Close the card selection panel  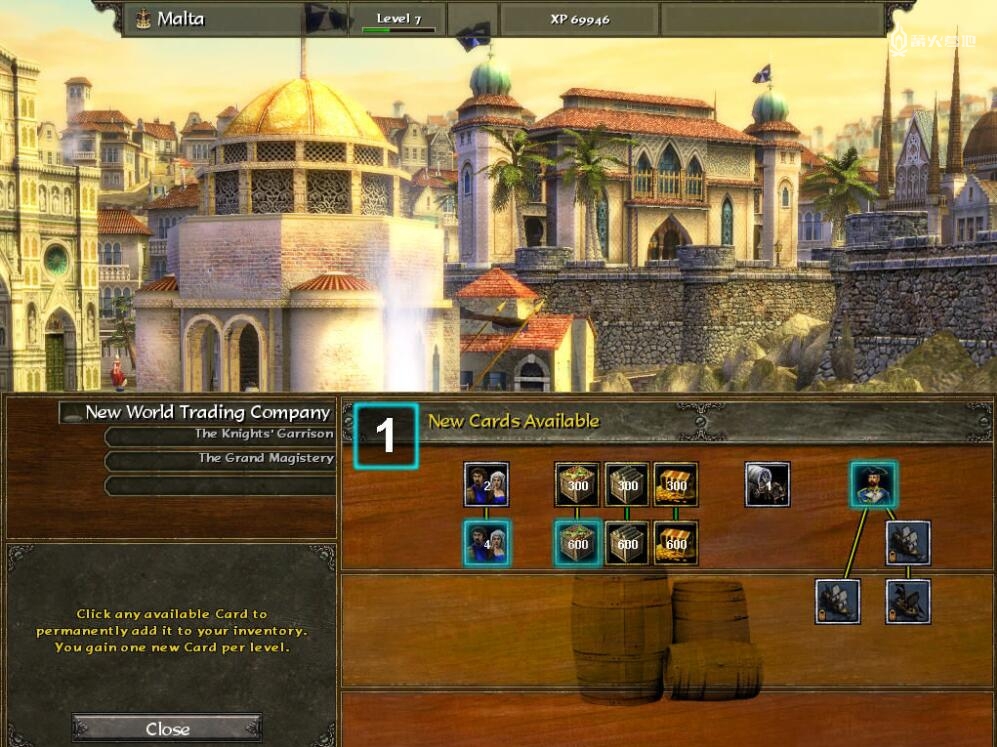(x=167, y=728)
